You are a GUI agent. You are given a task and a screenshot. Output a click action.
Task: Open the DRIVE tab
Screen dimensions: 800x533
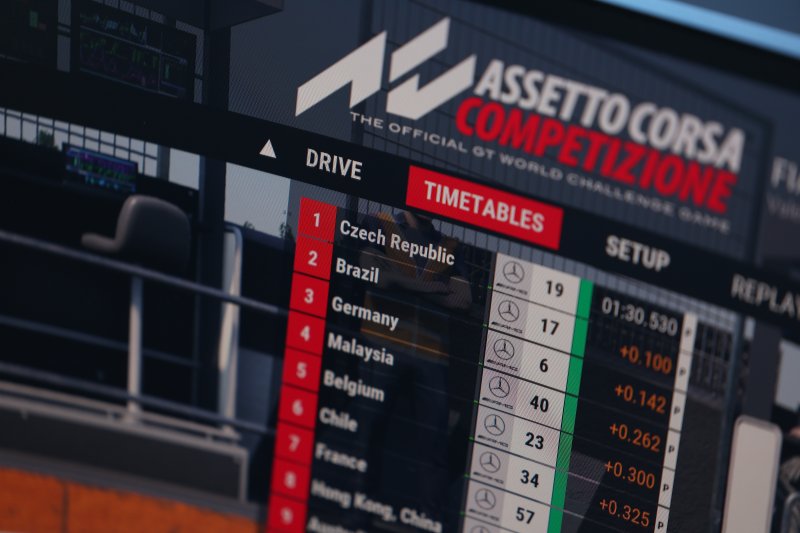click(x=333, y=163)
